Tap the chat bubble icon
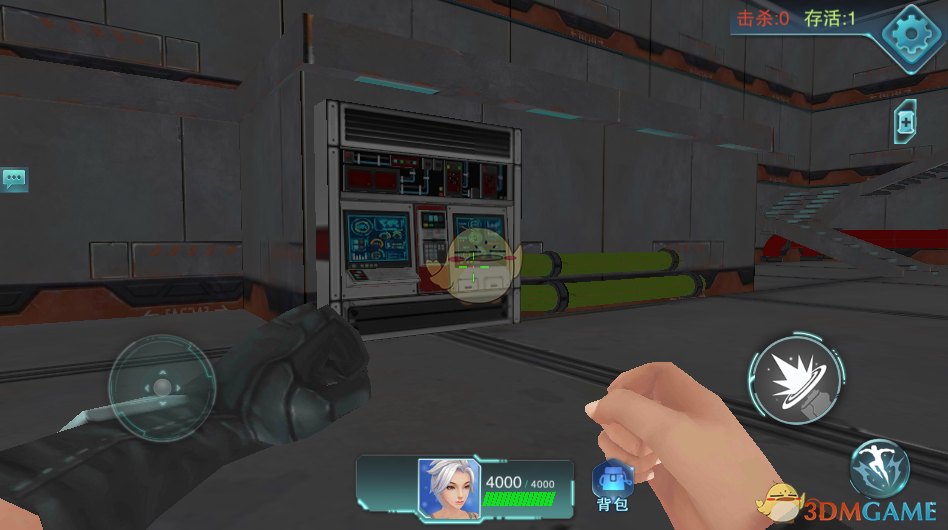Screen dimensions: 948x530 pyautogui.click(x=15, y=180)
